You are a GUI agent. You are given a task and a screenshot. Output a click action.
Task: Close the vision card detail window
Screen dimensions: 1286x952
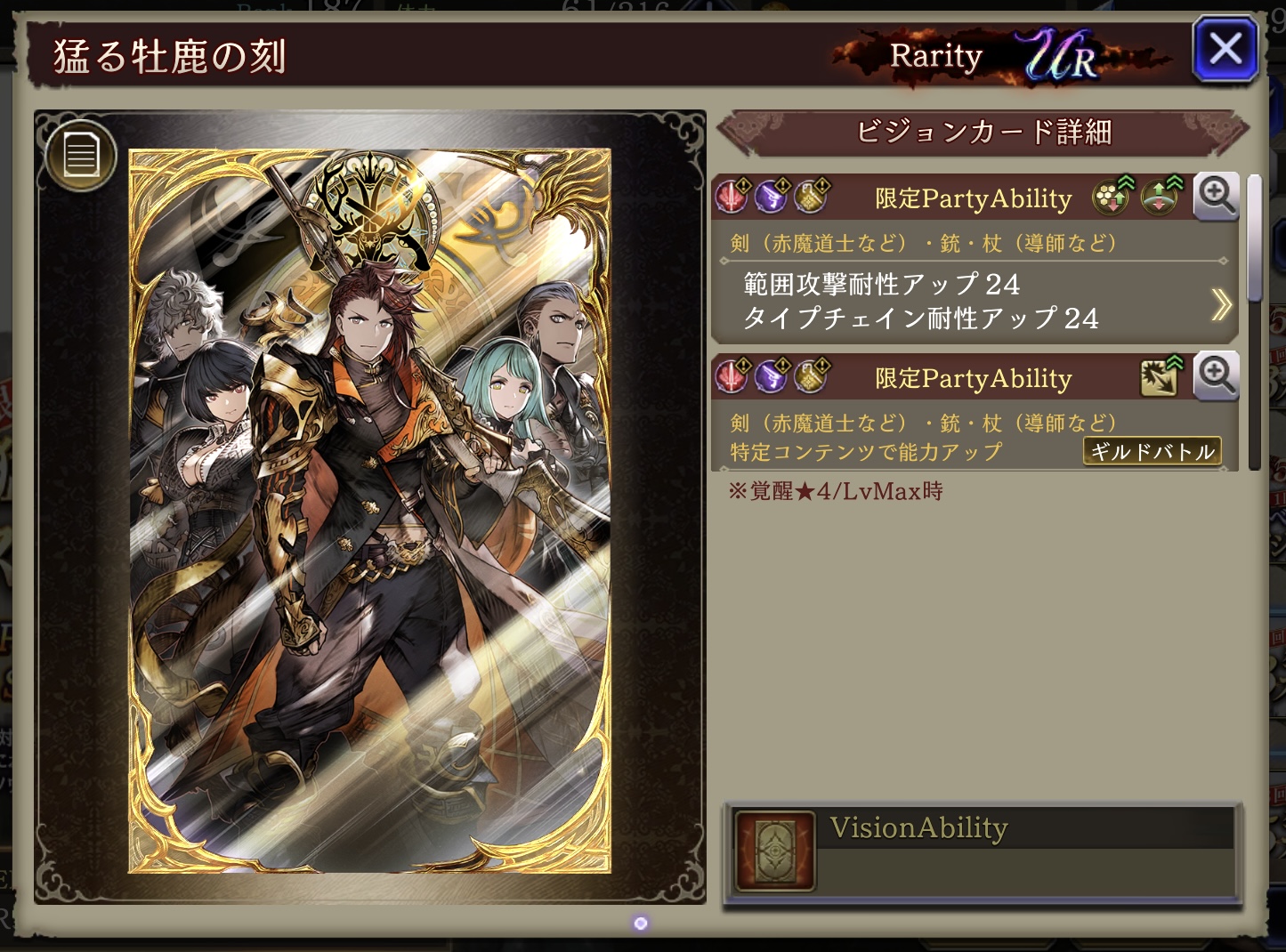coord(1225,50)
